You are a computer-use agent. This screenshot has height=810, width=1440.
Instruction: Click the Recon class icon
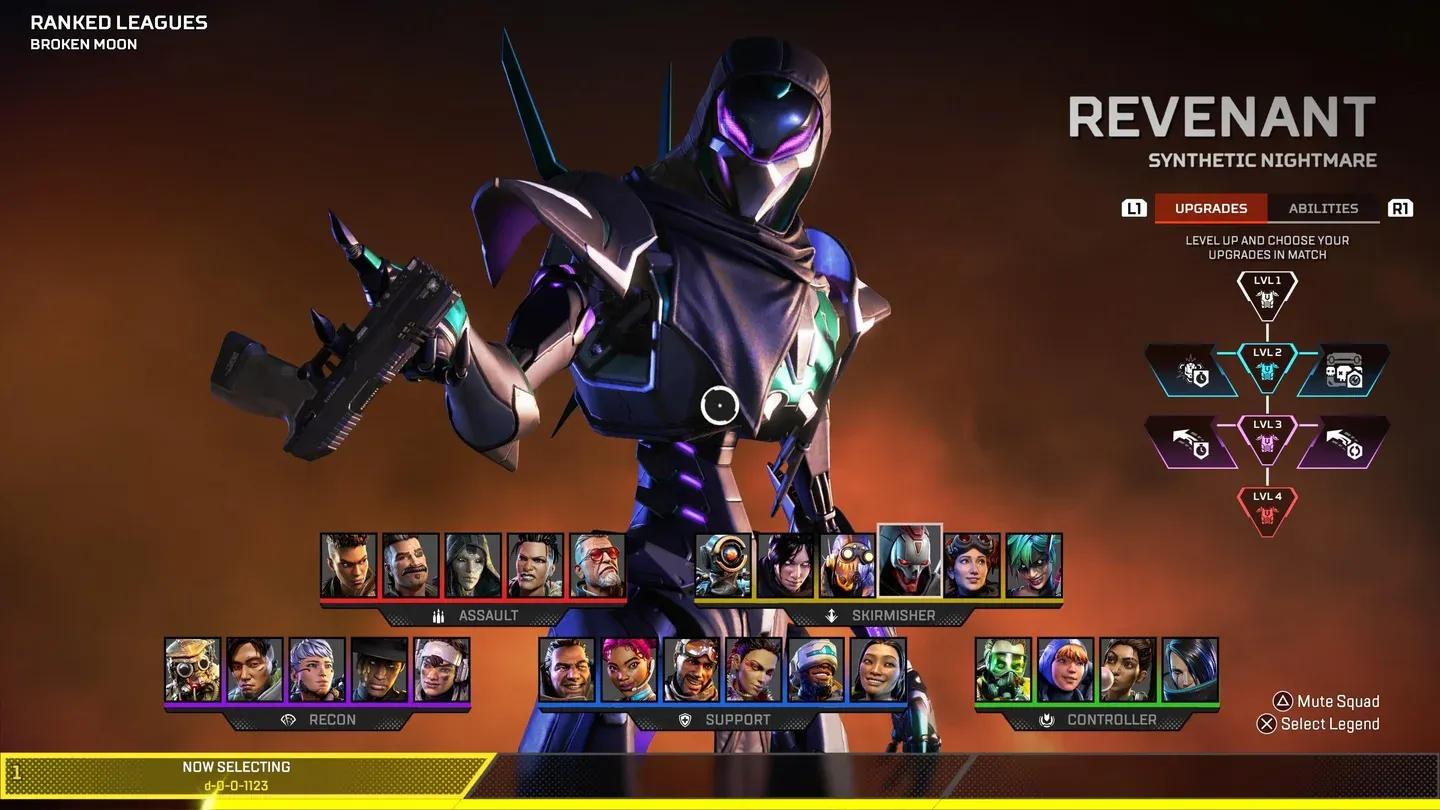(x=286, y=720)
